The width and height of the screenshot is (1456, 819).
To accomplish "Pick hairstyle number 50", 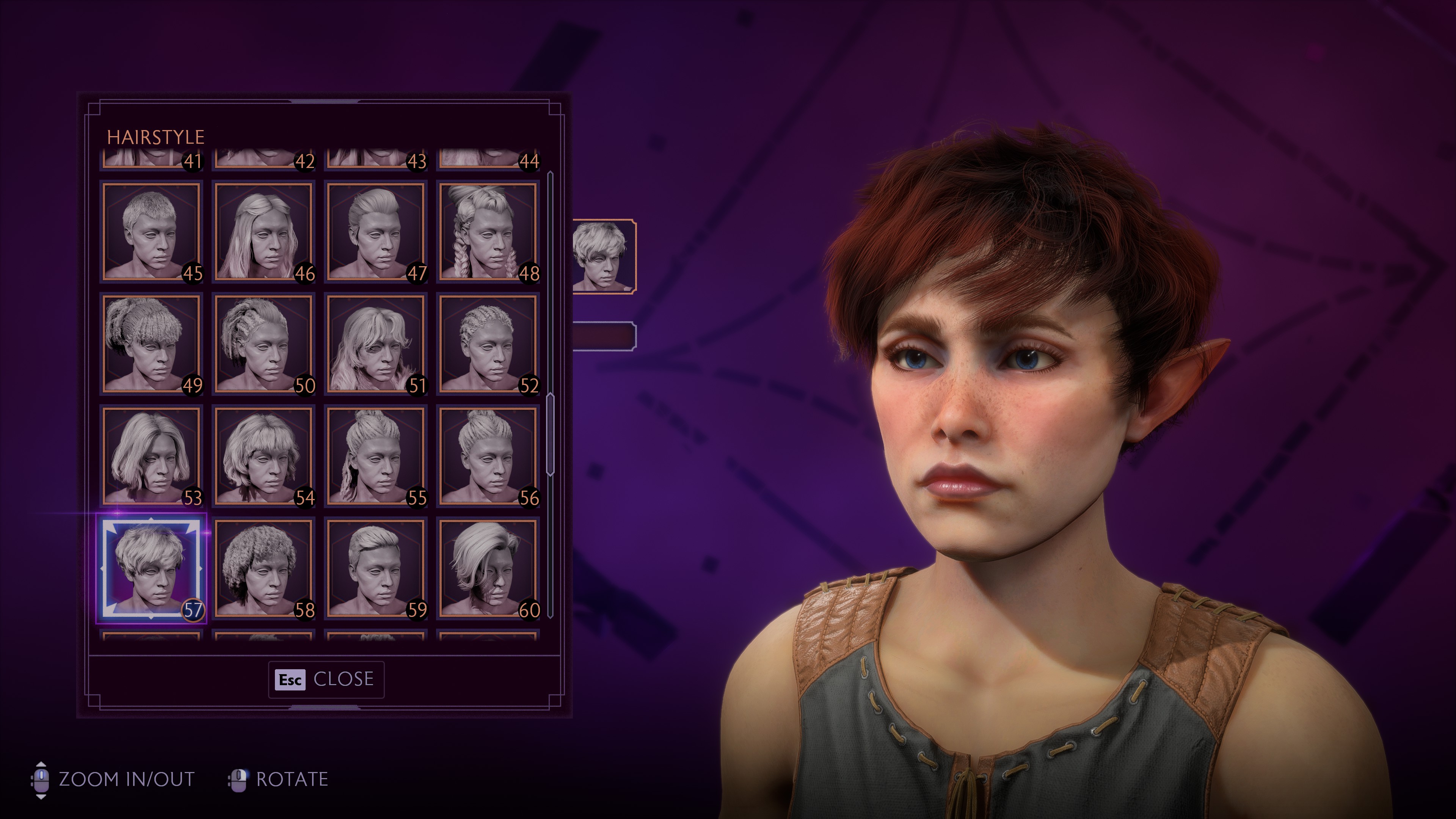I will coord(264,343).
